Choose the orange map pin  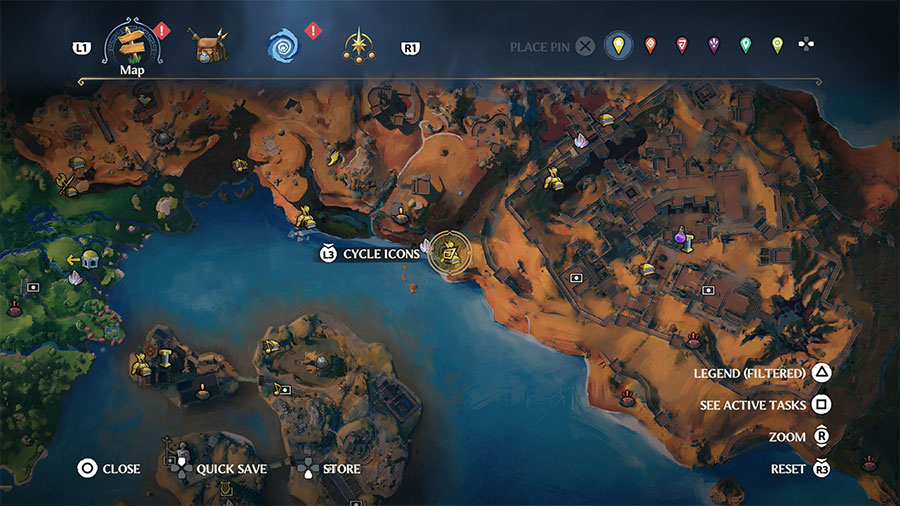tap(650, 46)
